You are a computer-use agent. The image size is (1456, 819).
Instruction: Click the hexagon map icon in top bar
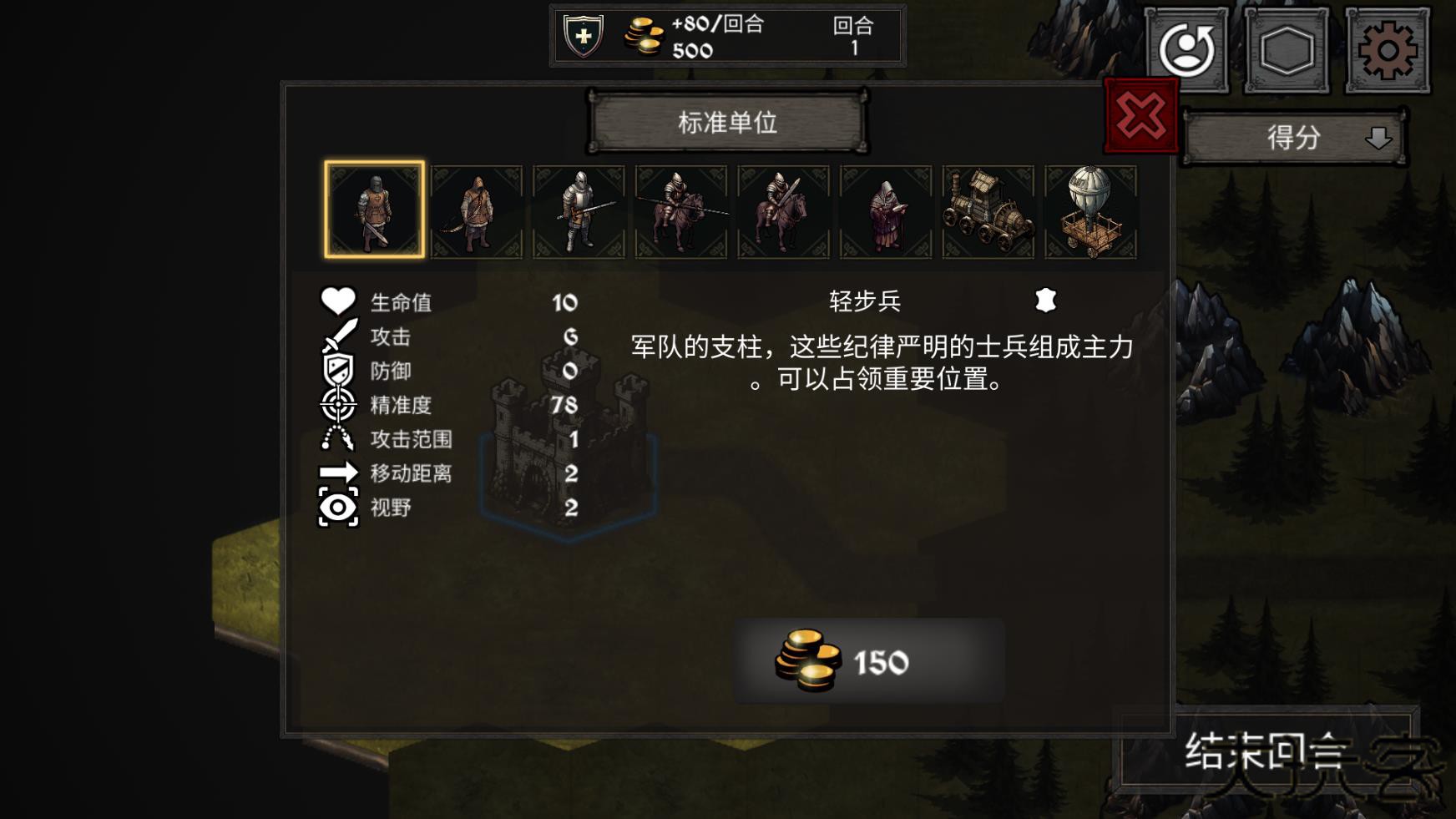[x=1287, y=52]
